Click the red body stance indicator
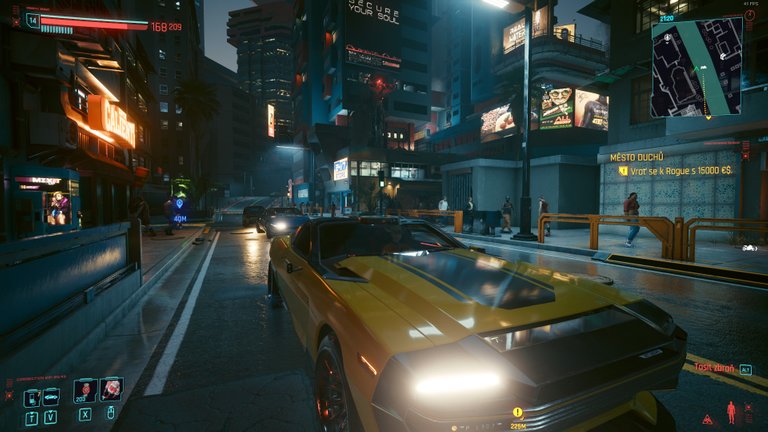768x432 pixels. (x=730, y=412)
